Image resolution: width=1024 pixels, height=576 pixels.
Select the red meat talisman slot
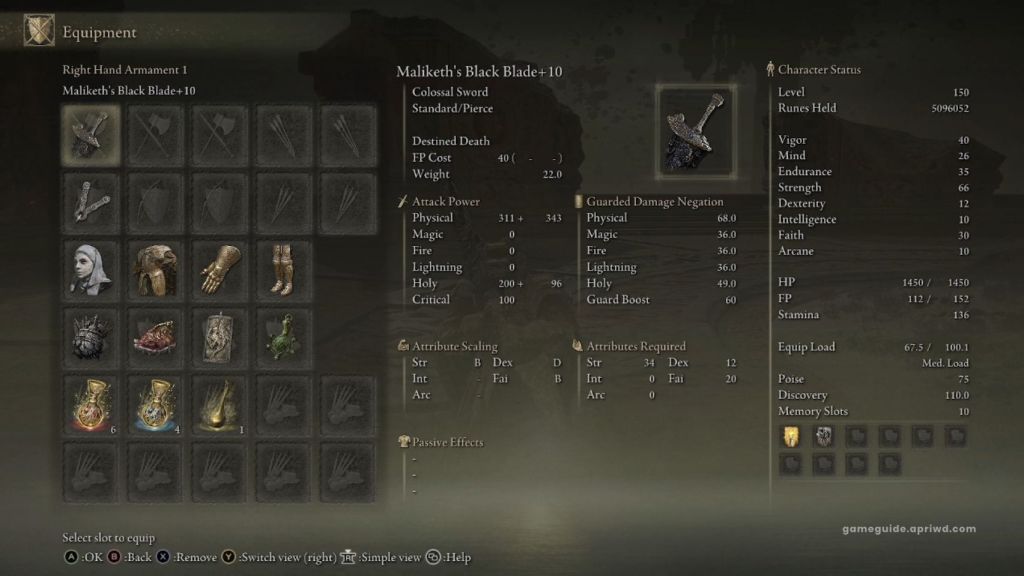click(156, 335)
